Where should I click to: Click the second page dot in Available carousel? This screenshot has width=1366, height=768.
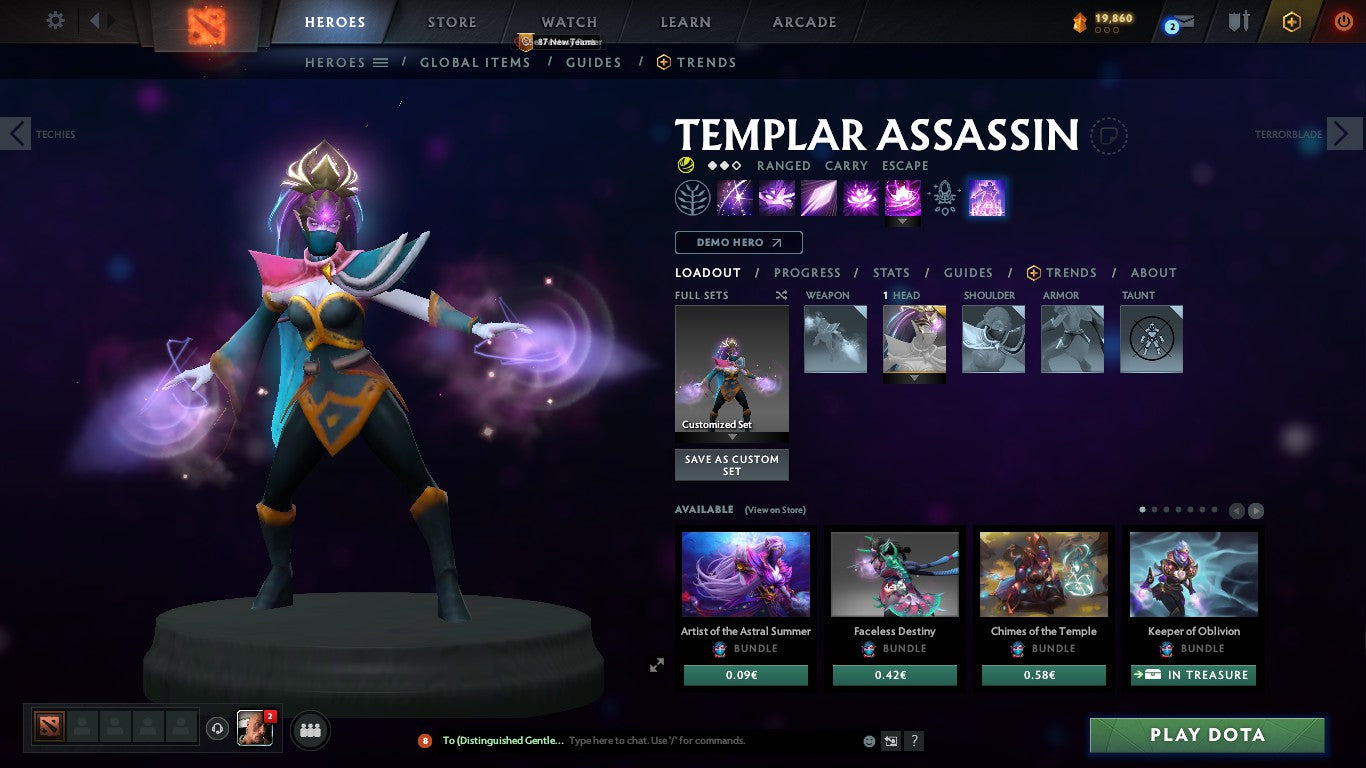(1153, 509)
